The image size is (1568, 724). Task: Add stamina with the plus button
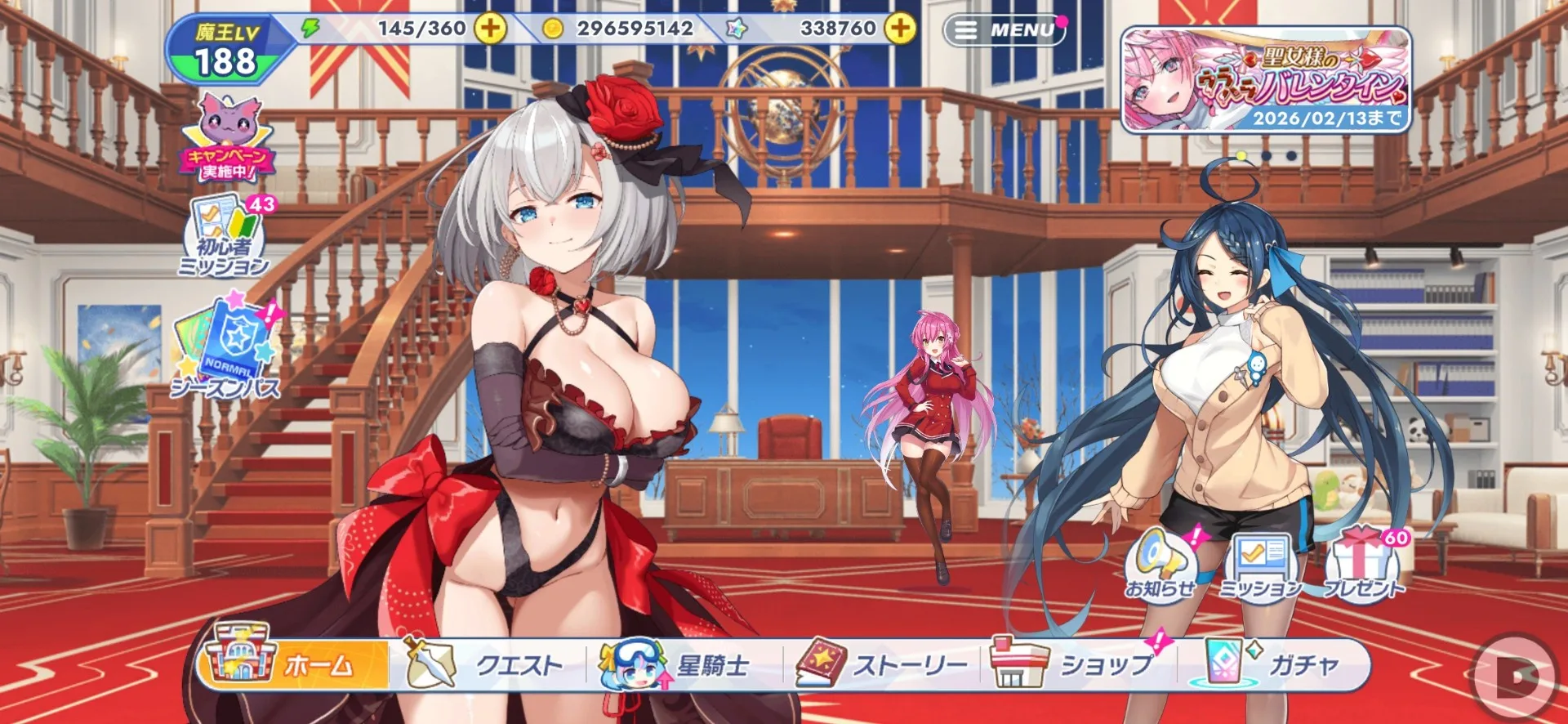point(490,29)
